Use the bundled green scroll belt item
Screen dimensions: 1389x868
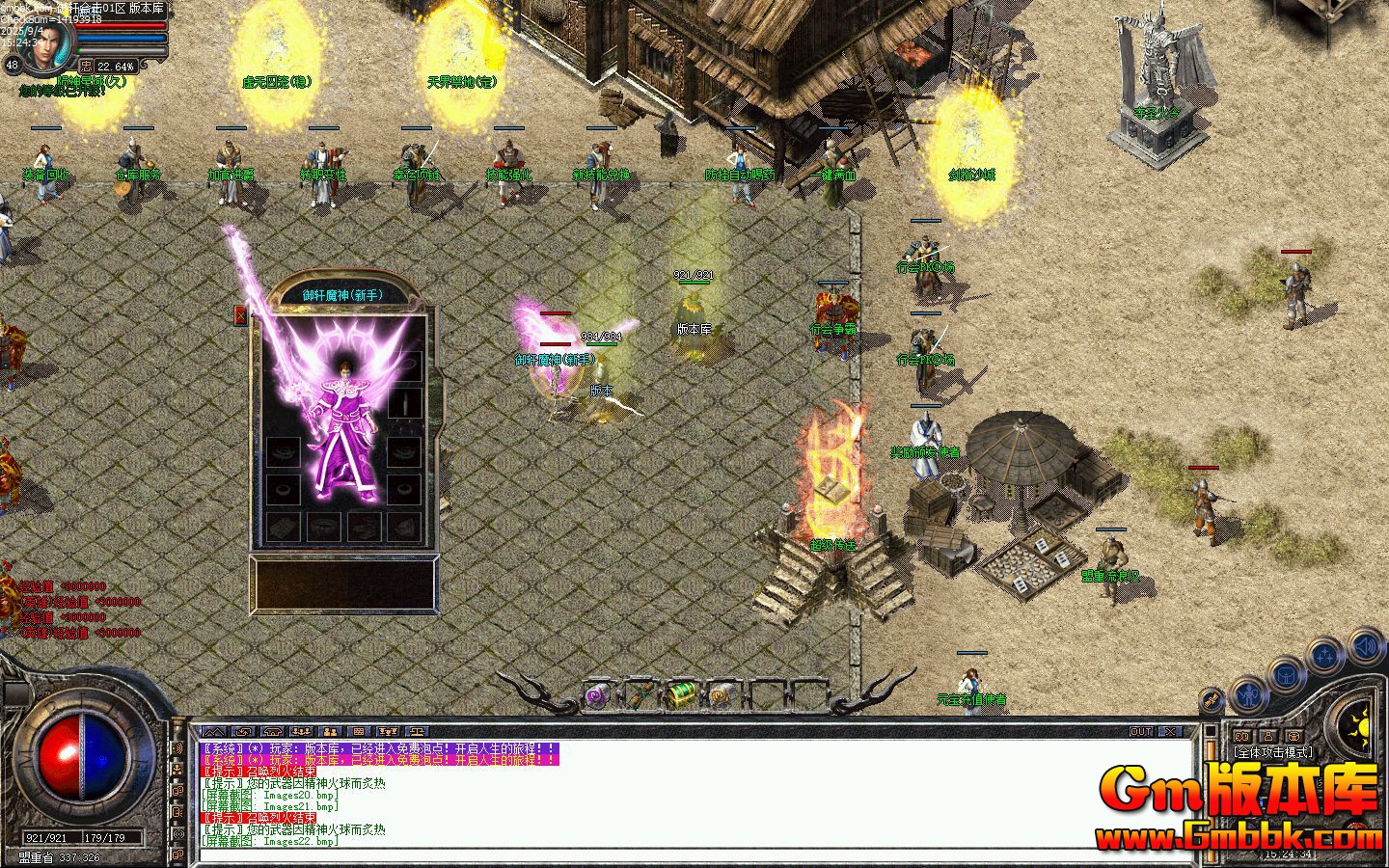pyautogui.click(x=640, y=693)
